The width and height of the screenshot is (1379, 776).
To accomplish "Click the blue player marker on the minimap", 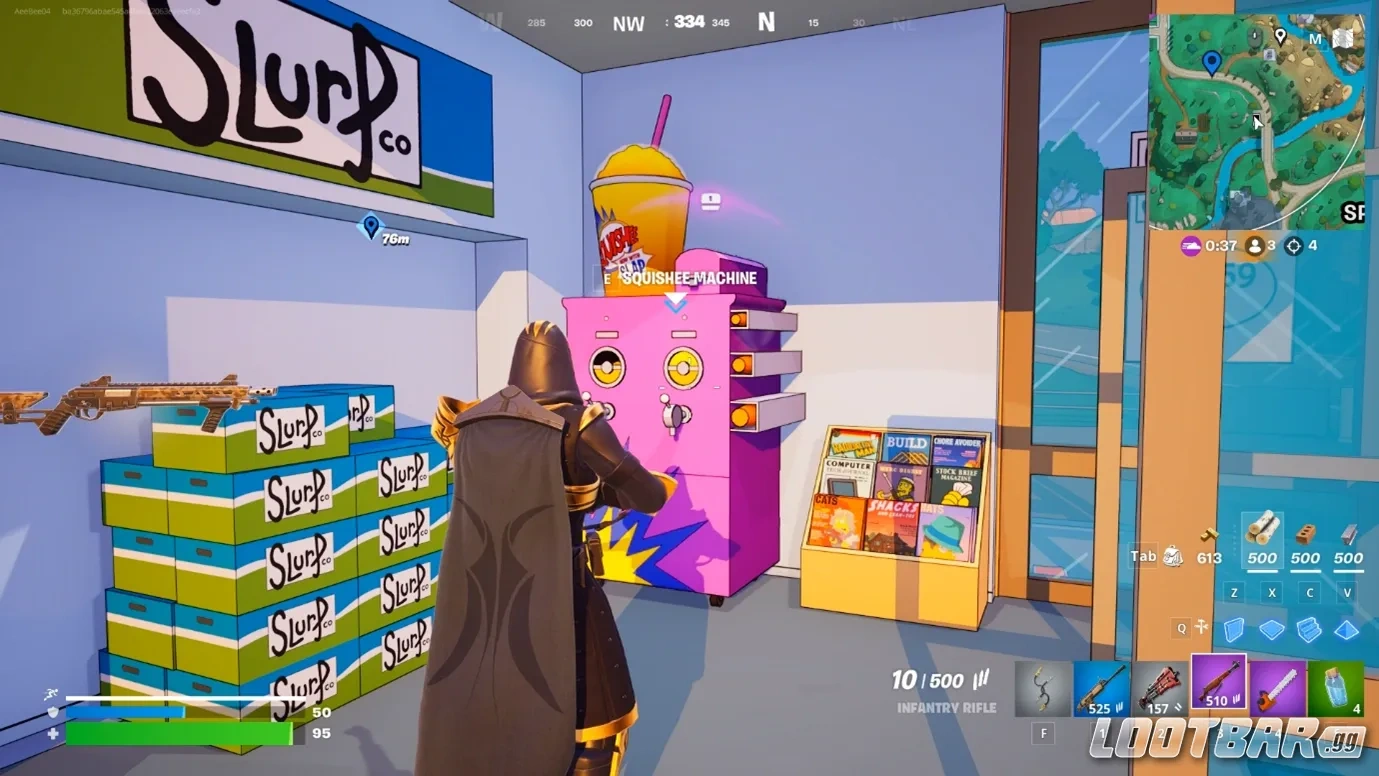I will point(1213,60).
